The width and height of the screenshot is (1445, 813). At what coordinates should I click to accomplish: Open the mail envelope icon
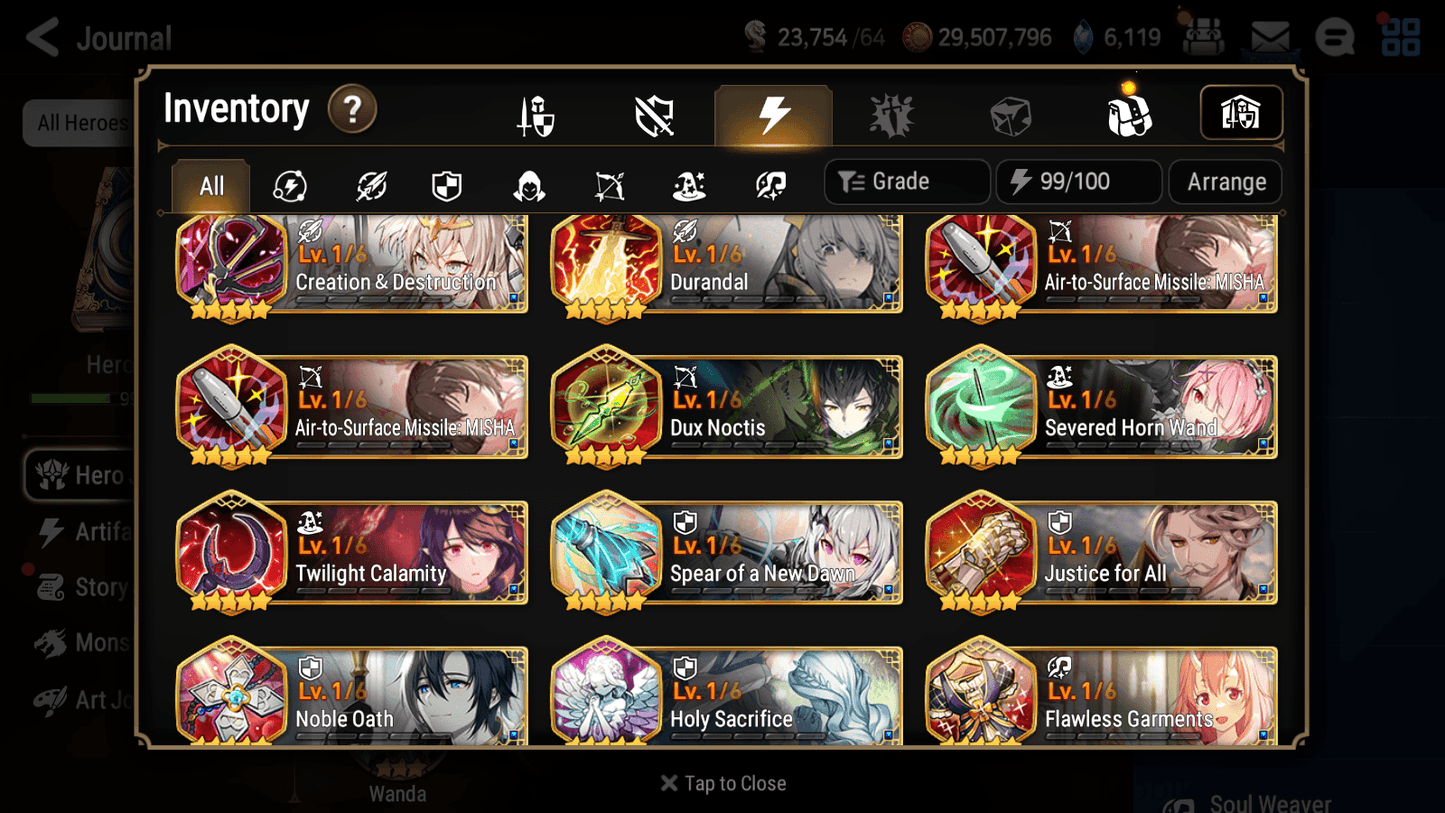click(x=1268, y=36)
